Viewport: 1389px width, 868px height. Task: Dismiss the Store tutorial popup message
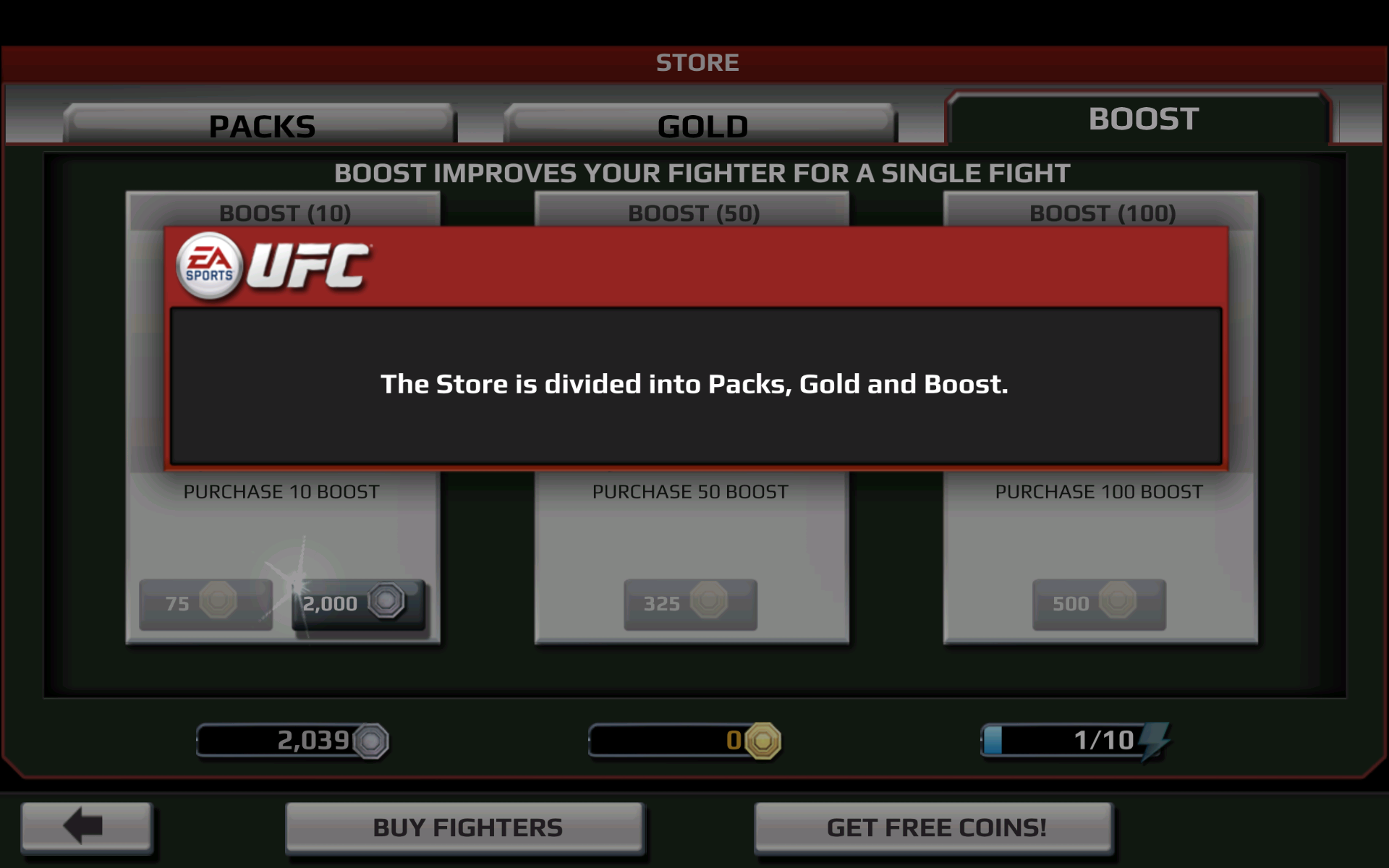tap(694, 384)
